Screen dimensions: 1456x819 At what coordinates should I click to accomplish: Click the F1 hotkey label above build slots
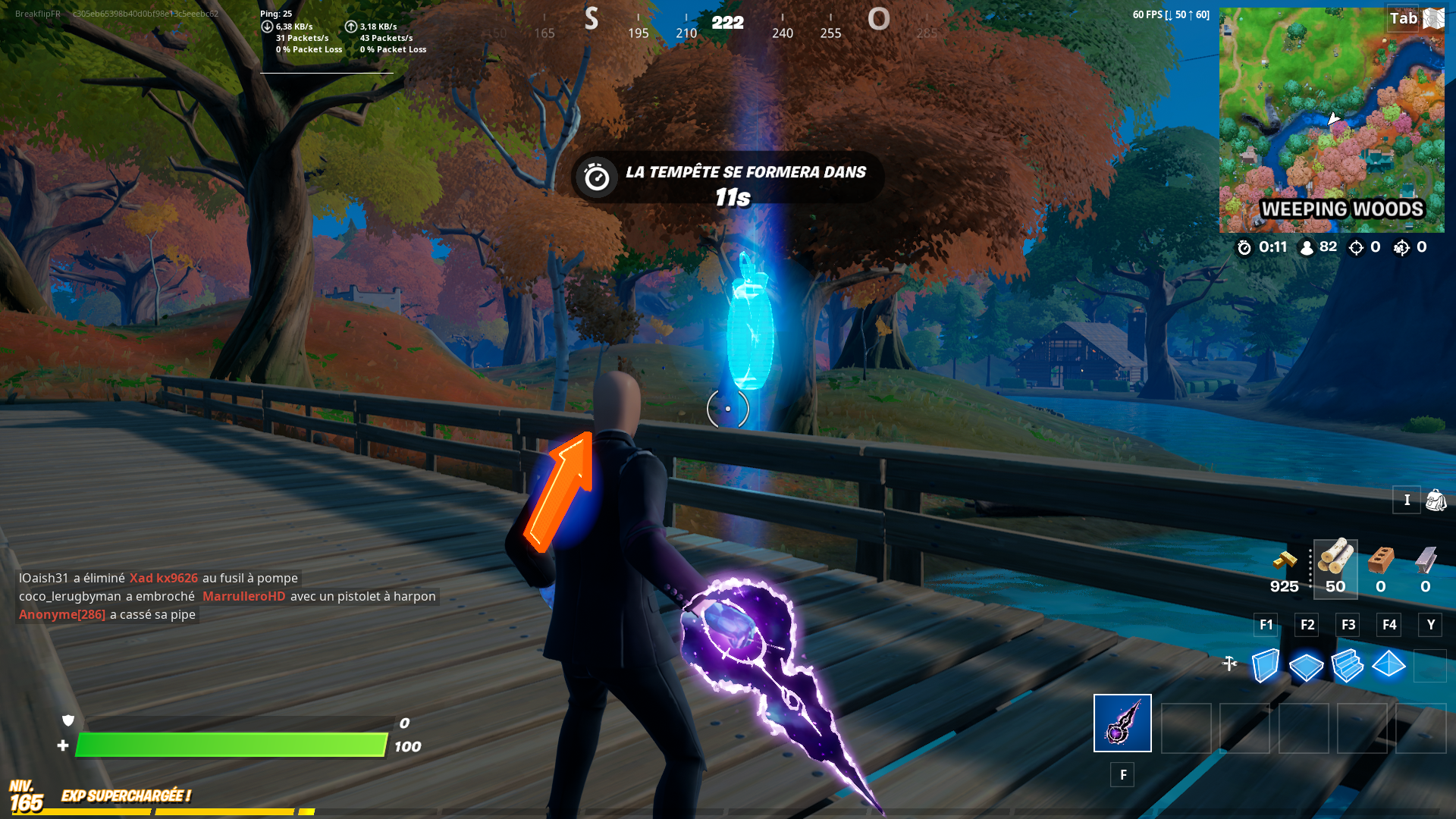1266,625
